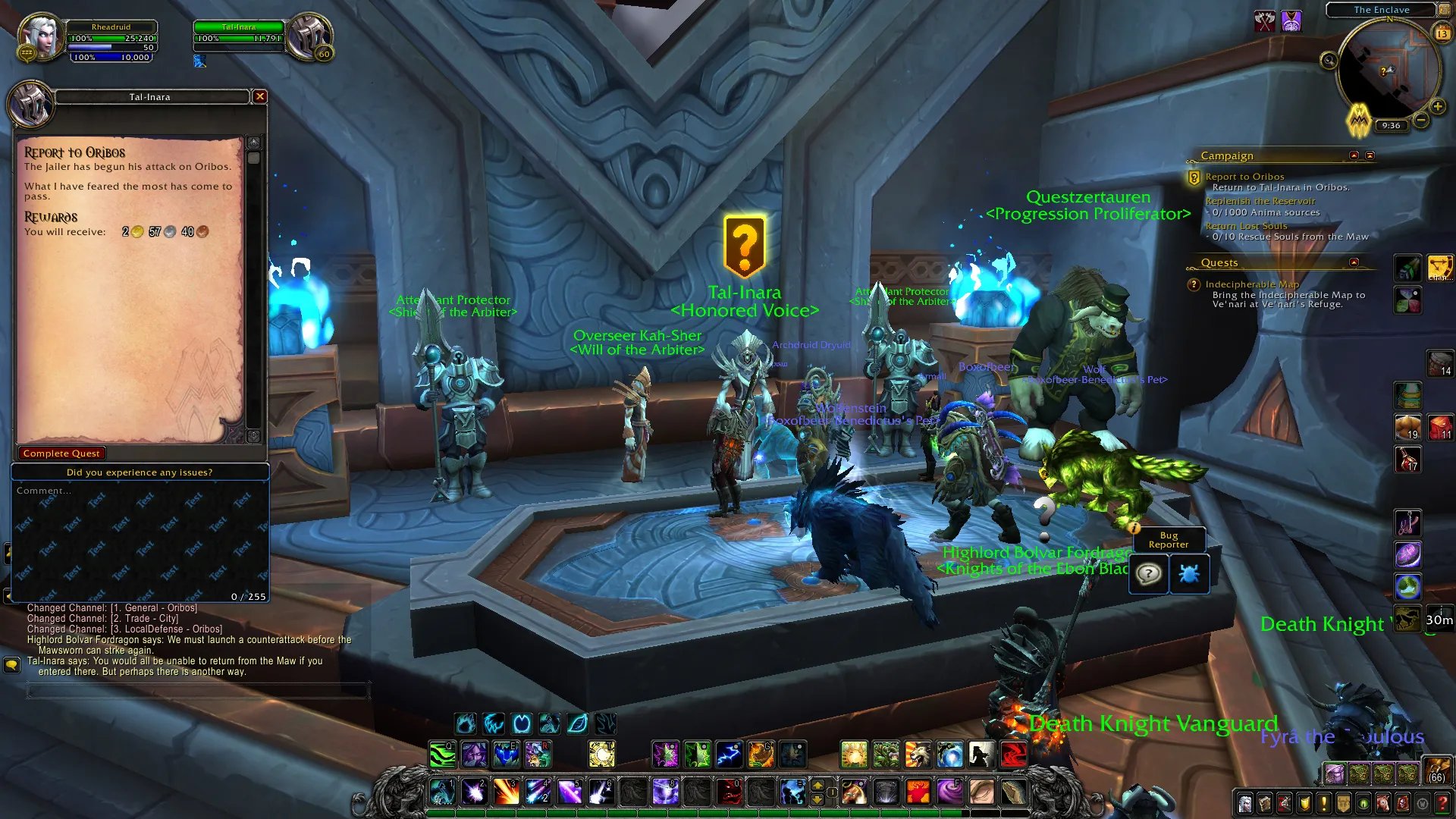Screen dimensions: 1456x819
Task: Use the green claw ability bound to Q
Action: (442, 755)
